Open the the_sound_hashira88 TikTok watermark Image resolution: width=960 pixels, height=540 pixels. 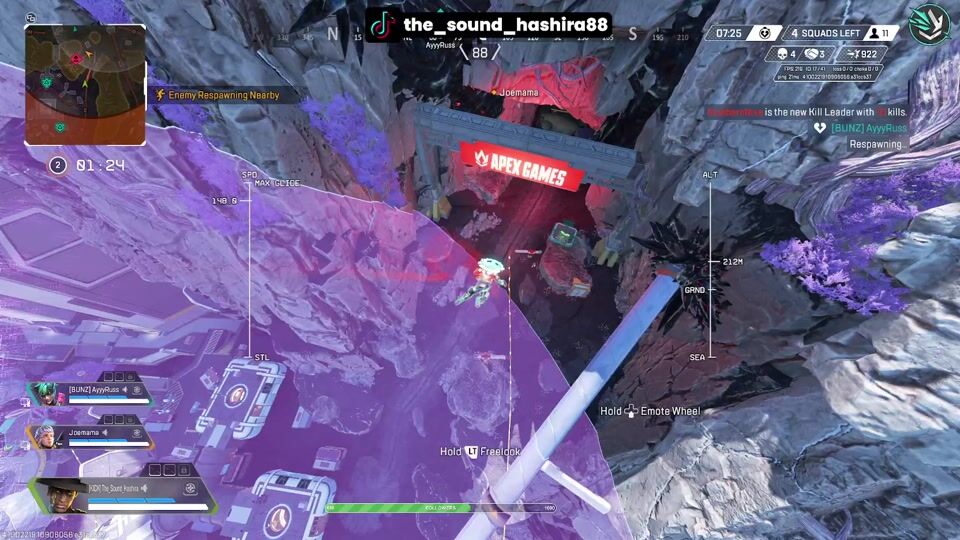coord(487,25)
